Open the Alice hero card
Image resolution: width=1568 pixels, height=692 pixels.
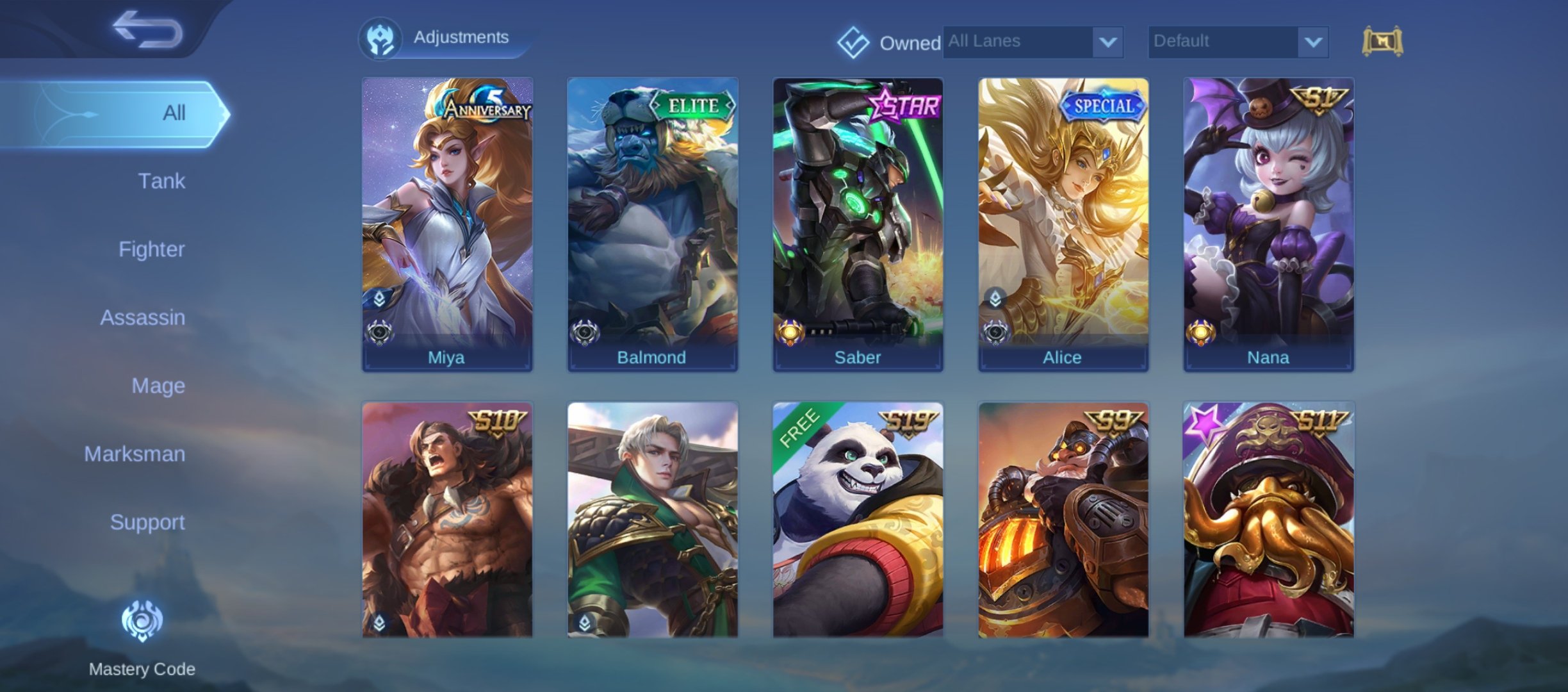point(1063,224)
